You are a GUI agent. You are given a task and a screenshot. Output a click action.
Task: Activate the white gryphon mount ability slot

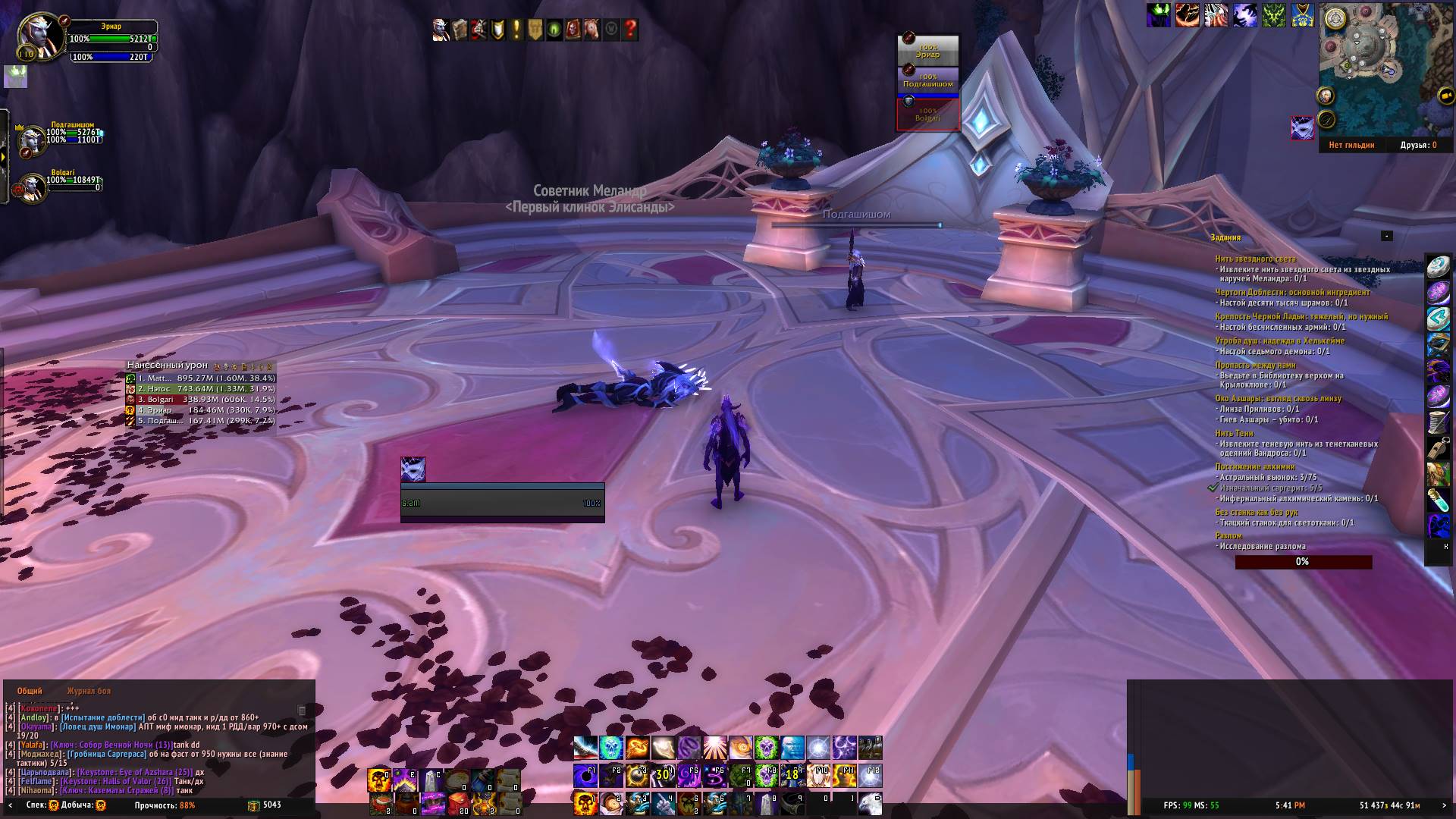coord(870,803)
